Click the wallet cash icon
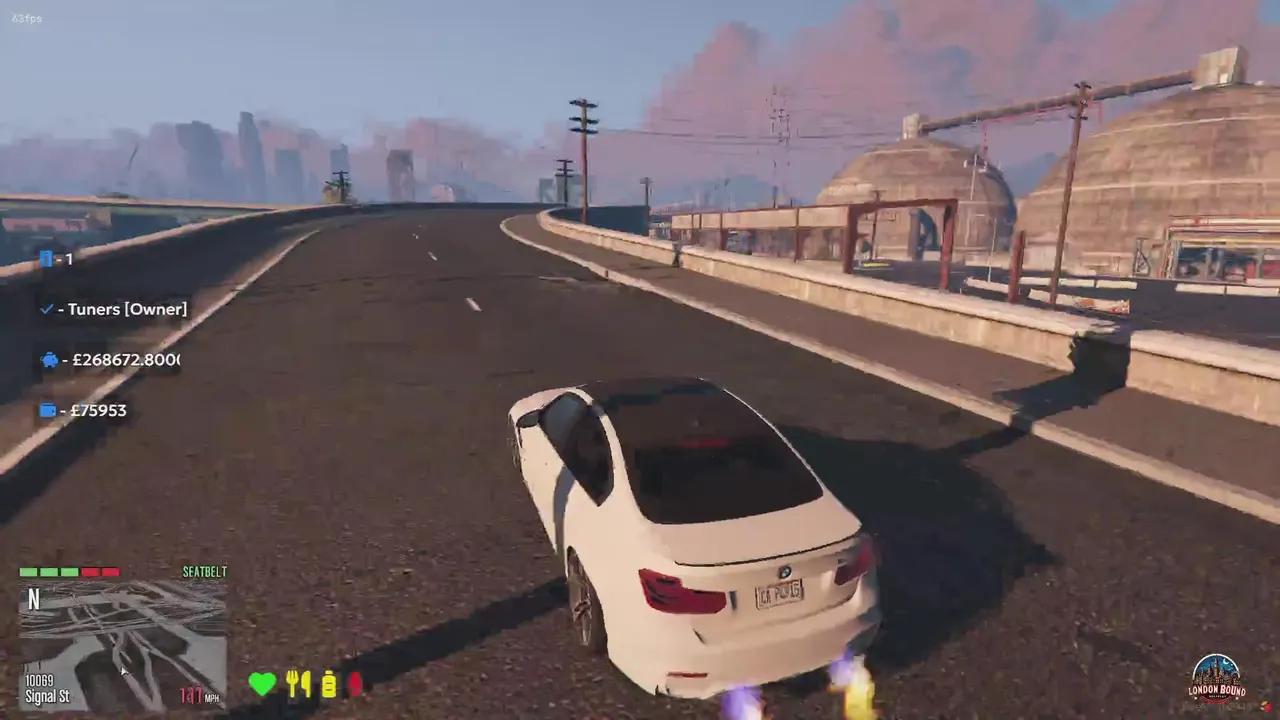 click(48, 410)
